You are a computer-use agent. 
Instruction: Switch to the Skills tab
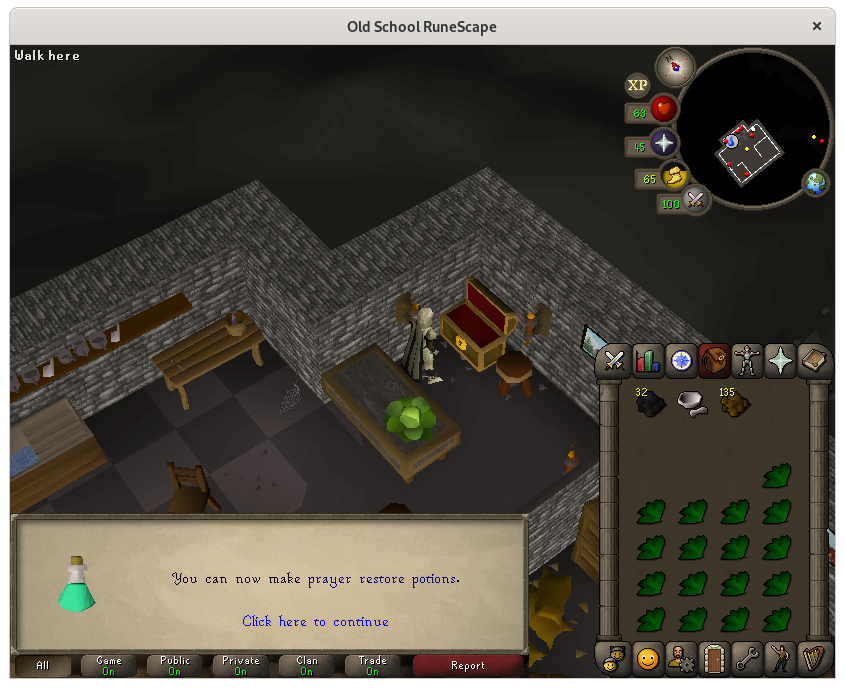647,359
